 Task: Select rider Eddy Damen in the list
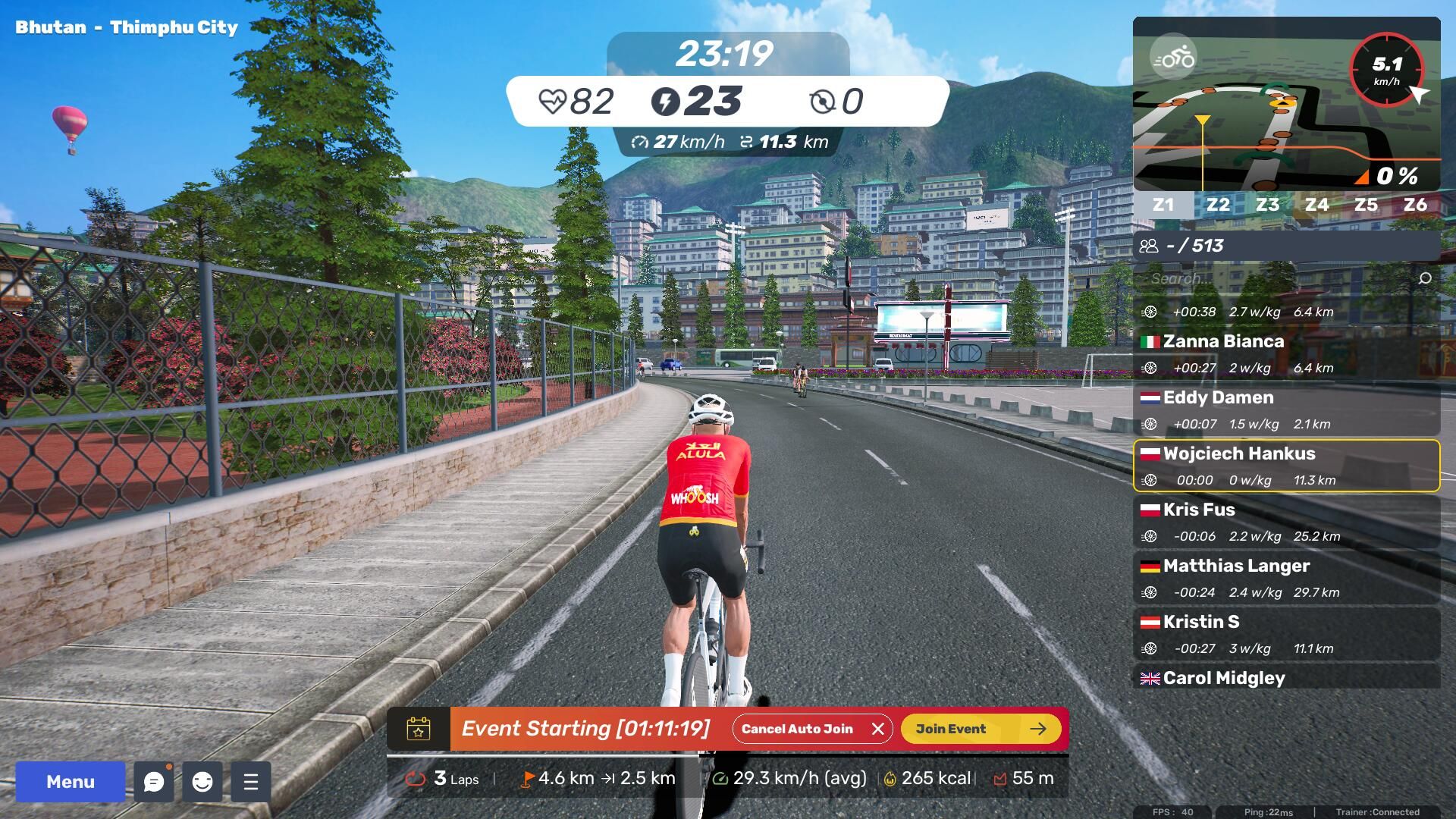(1286, 410)
